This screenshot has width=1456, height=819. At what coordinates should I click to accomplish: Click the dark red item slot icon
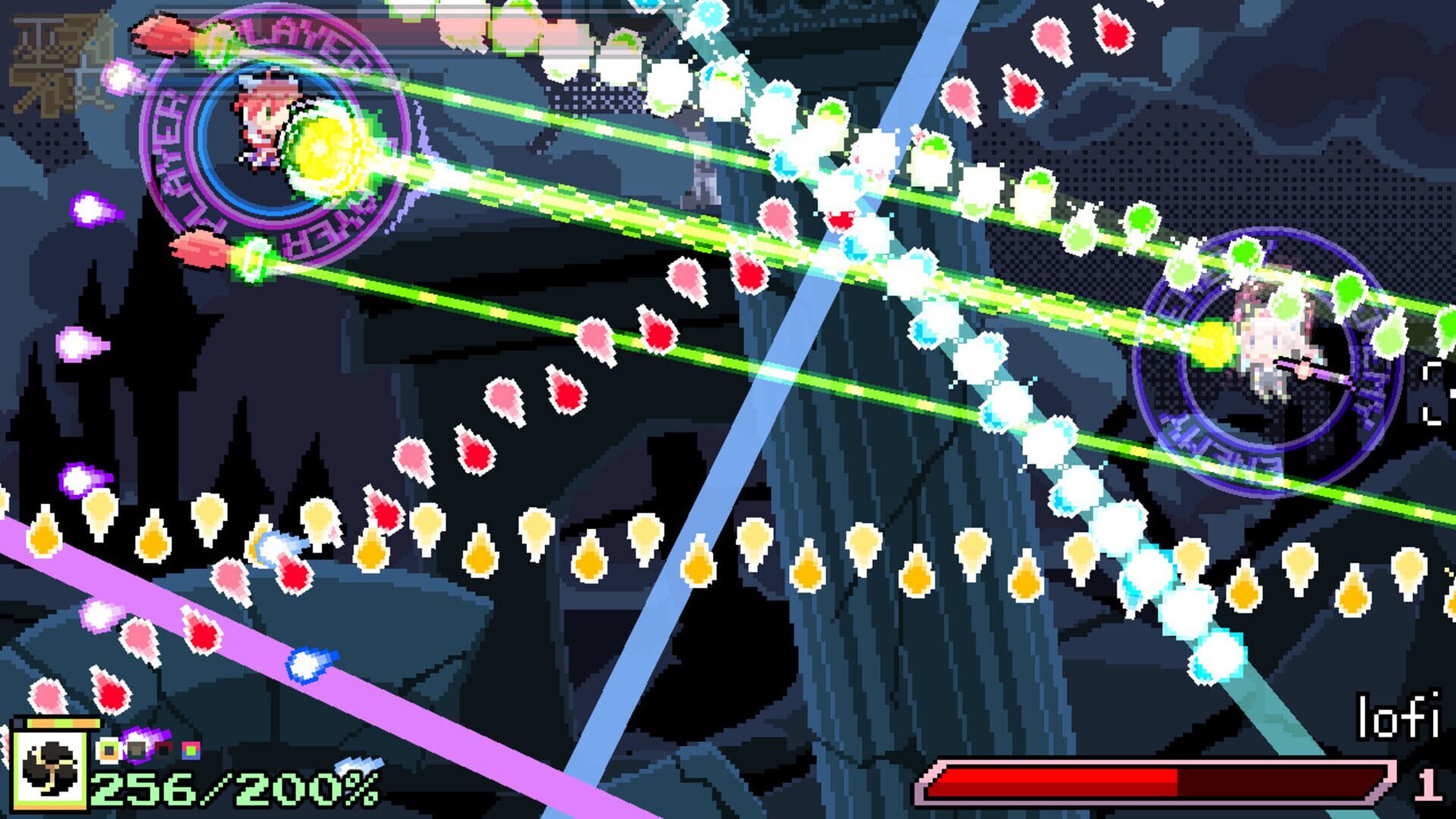pyautogui.click(x=164, y=748)
